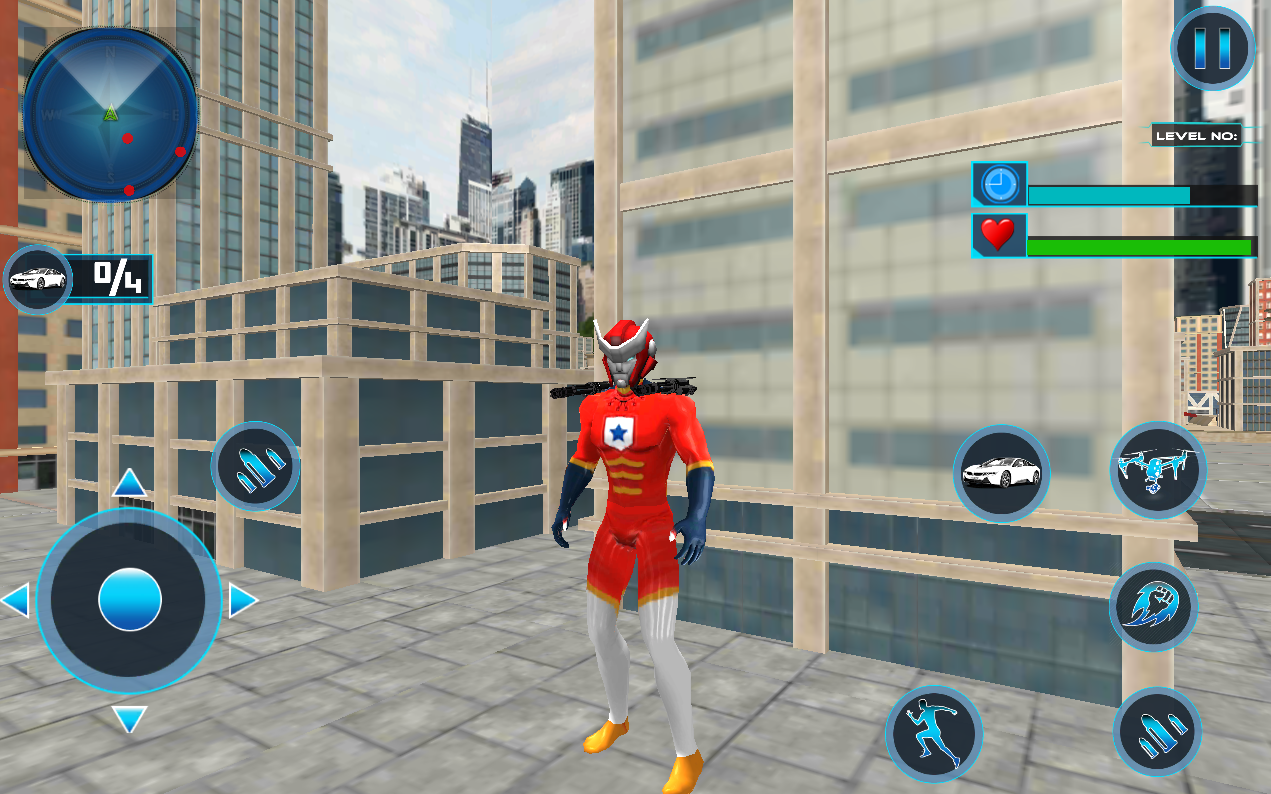Tap the running man sprint button
Screen dimensions: 1271x794
pos(934,734)
